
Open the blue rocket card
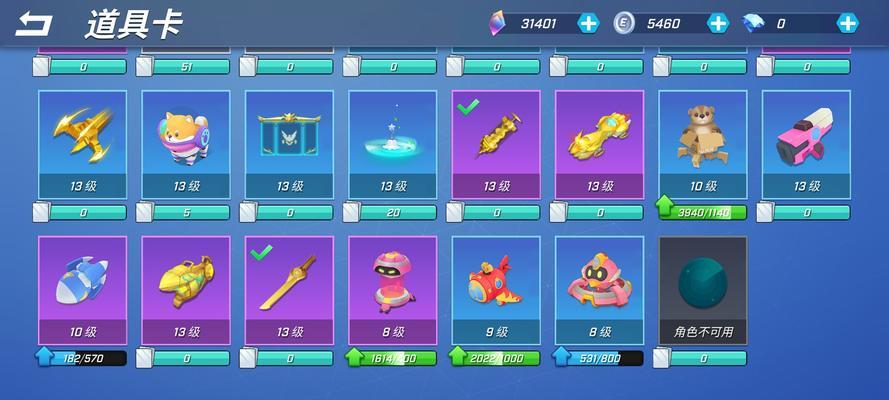pyautogui.click(x=82, y=289)
